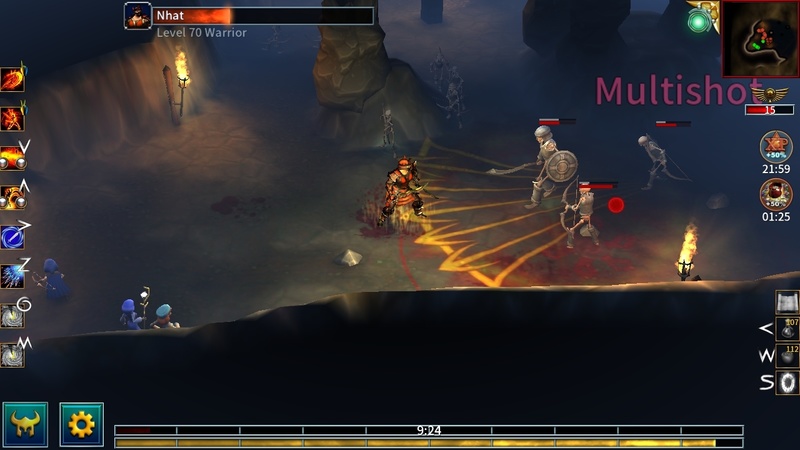Open the scroll item slot
The image size is (800, 450).
coord(788,302)
